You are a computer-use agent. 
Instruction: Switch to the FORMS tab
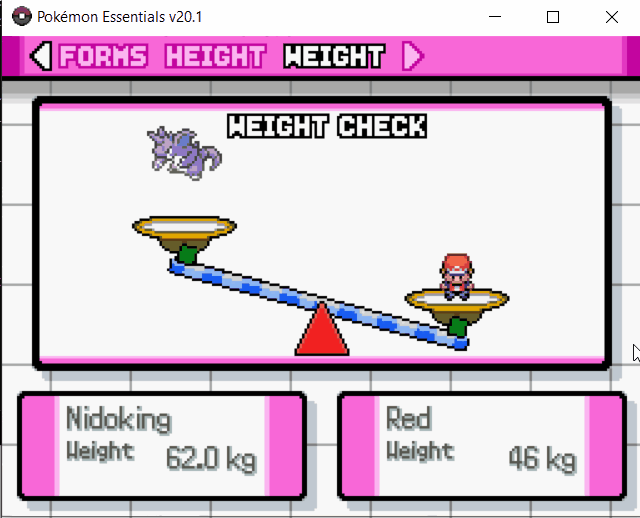(102, 57)
